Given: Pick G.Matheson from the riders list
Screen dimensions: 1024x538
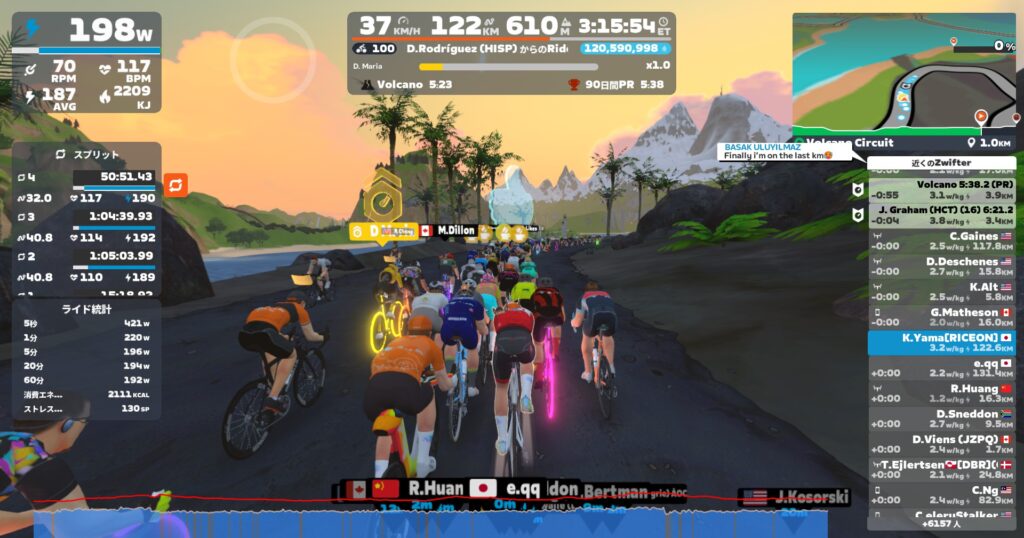Looking at the screenshot, I should click(x=940, y=317).
